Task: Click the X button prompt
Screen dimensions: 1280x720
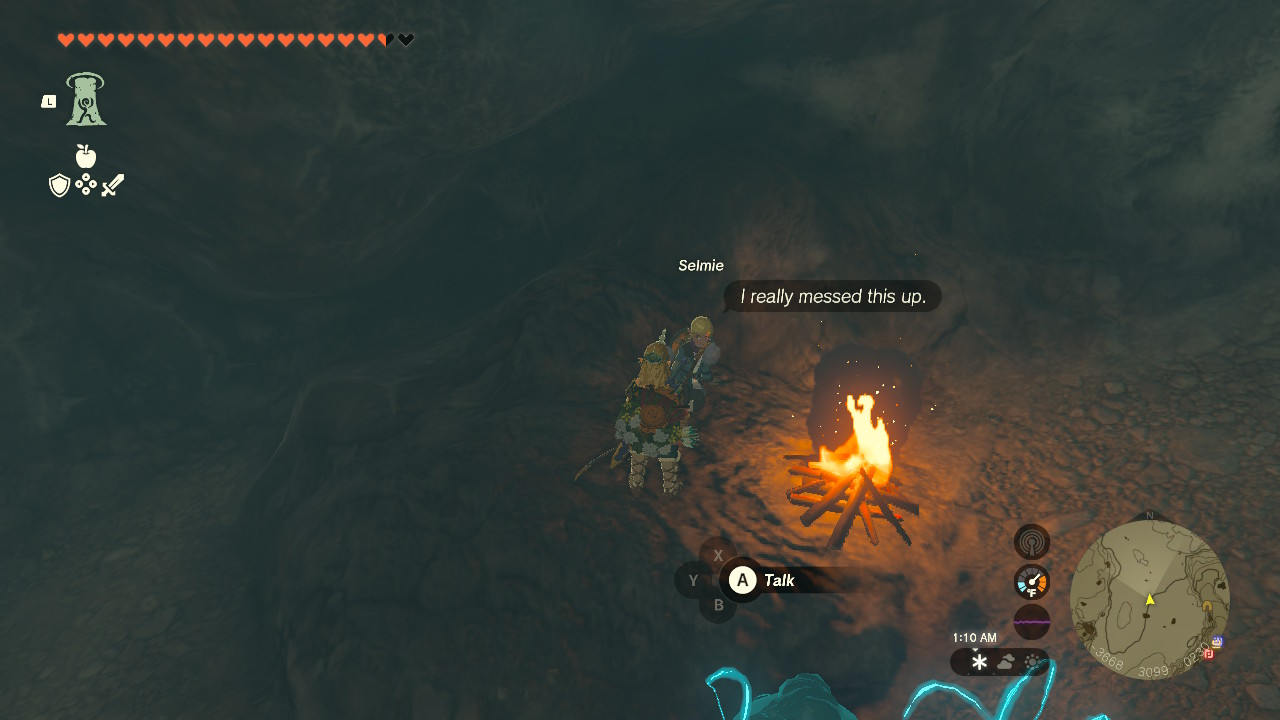Action: 717,555
